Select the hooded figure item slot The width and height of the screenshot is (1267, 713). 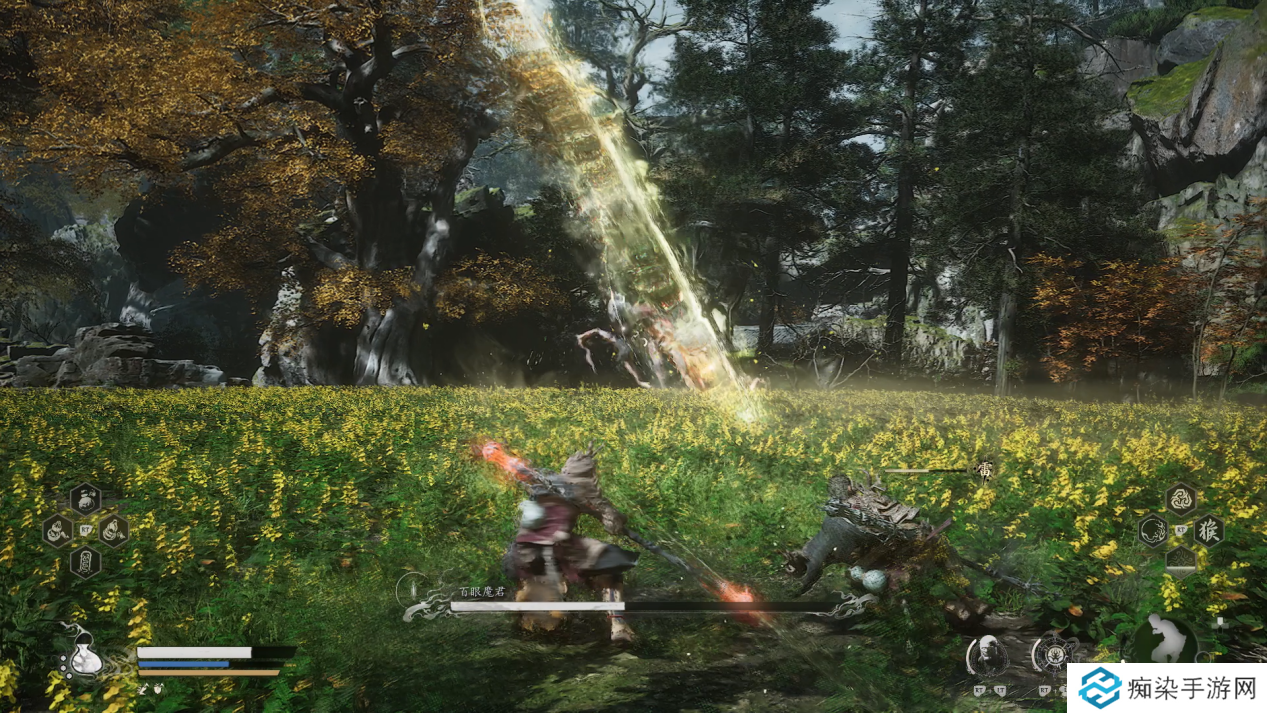113,530
